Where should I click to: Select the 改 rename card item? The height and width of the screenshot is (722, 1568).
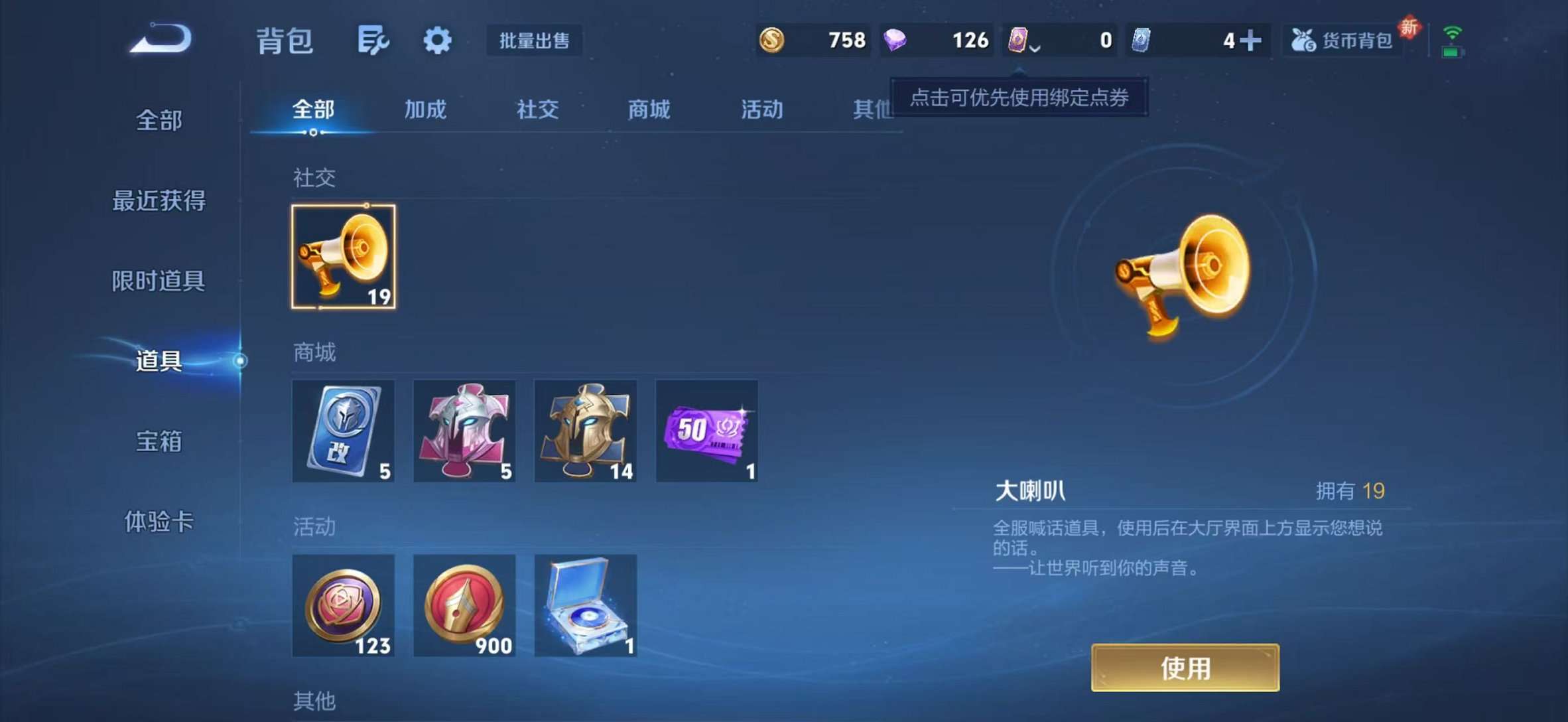[344, 431]
